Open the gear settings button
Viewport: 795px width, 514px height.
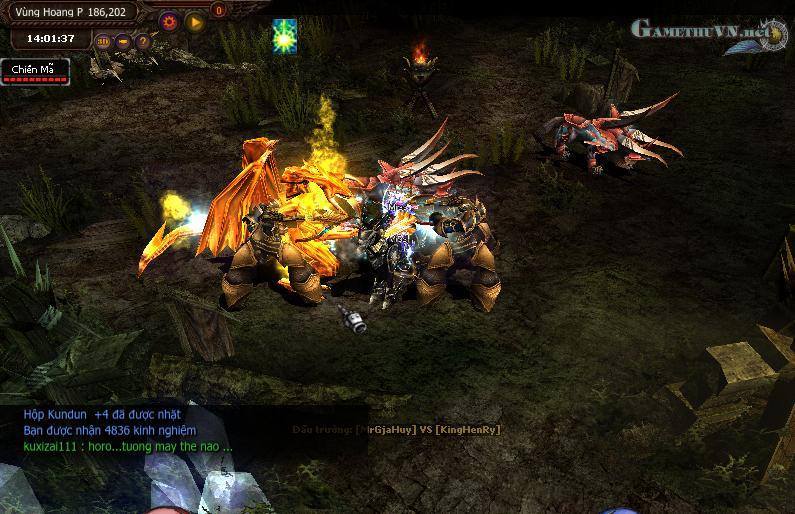click(168, 19)
